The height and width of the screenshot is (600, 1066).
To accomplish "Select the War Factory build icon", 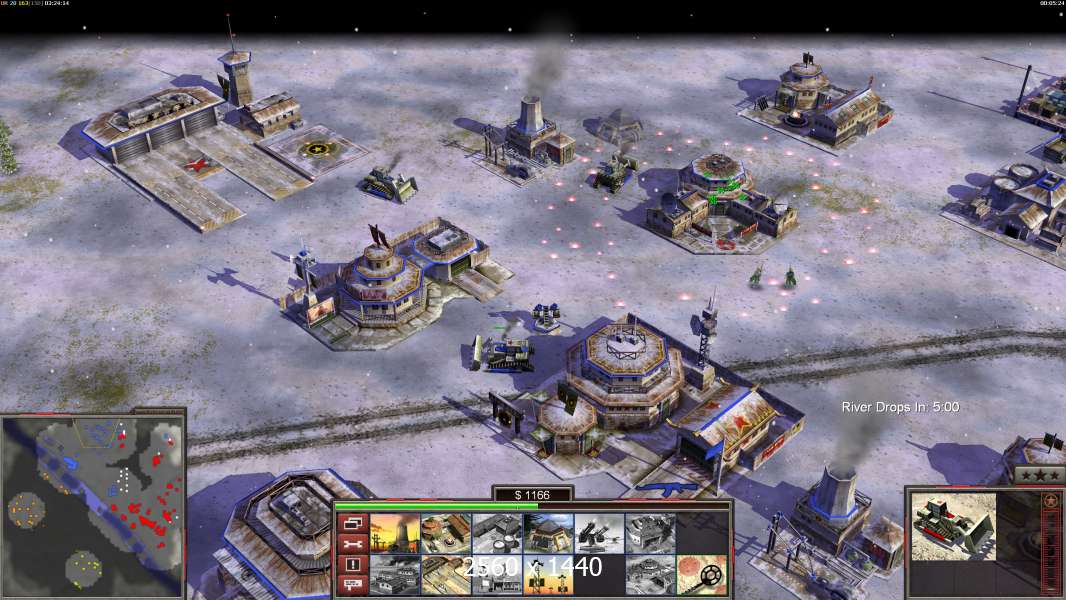I will pos(646,534).
